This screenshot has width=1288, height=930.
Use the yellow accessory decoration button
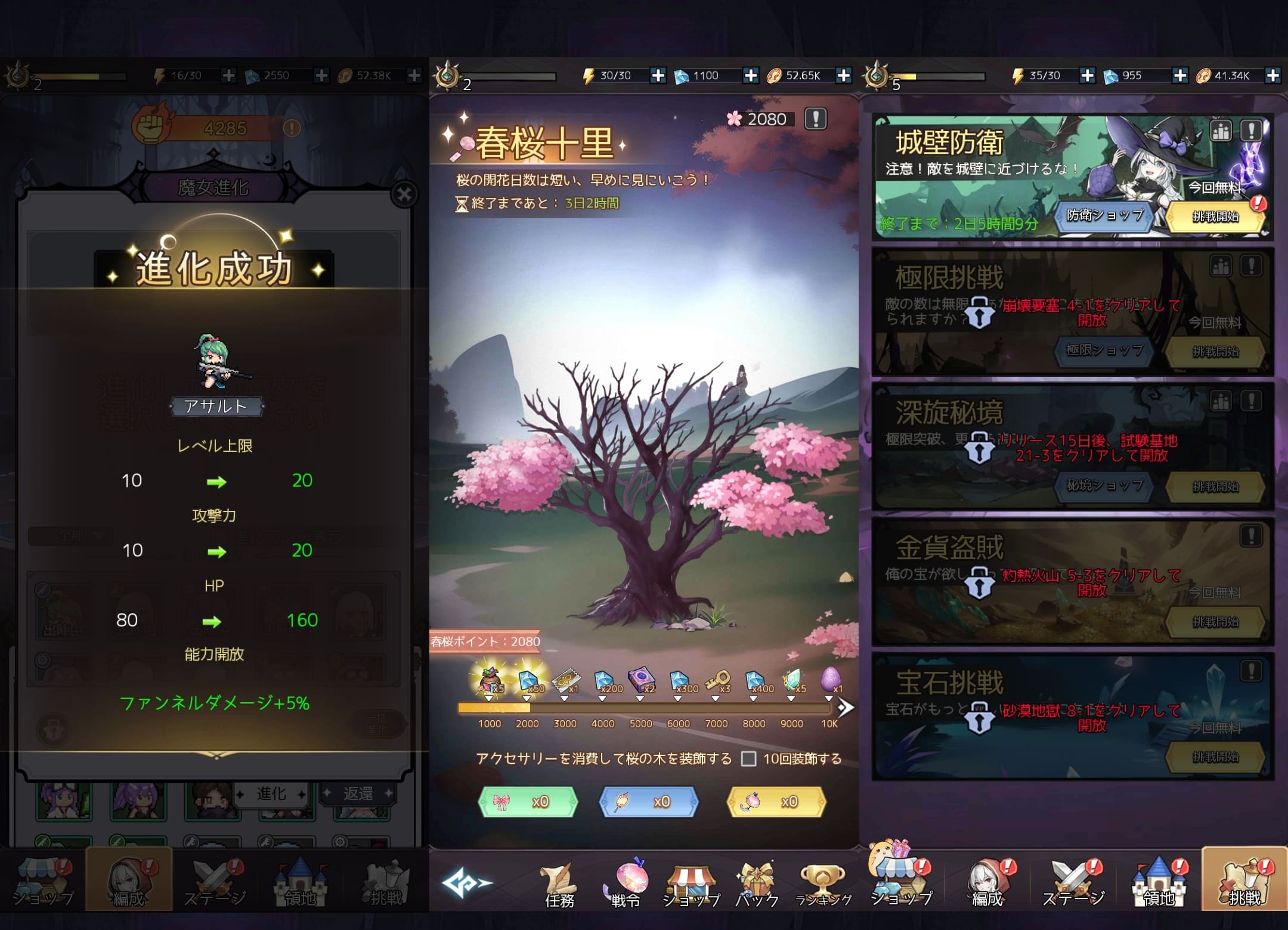click(x=776, y=801)
